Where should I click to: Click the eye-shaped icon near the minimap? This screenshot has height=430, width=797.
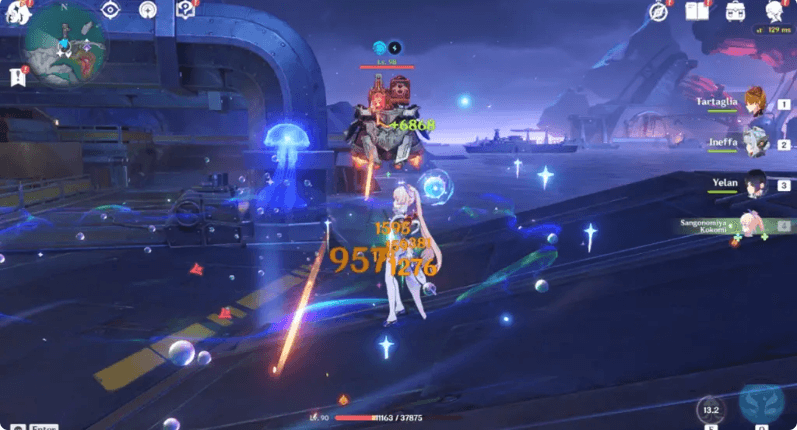tap(110, 10)
